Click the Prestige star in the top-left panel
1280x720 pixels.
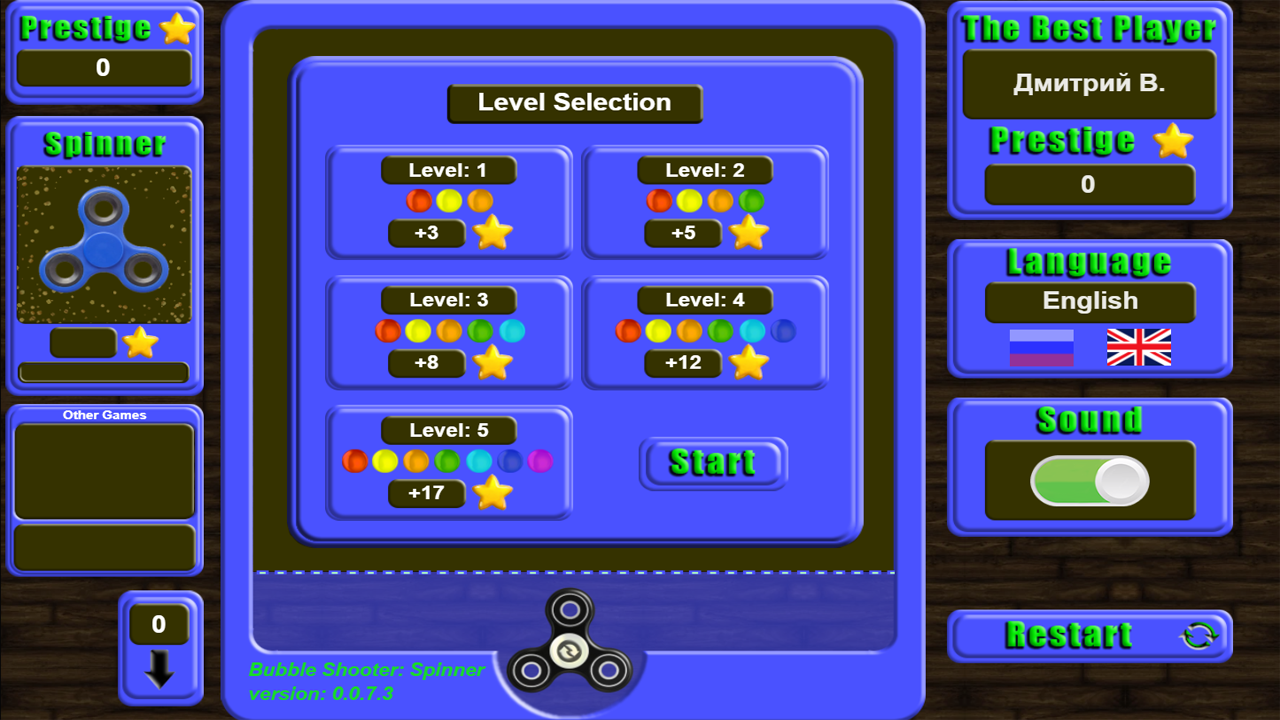(178, 28)
